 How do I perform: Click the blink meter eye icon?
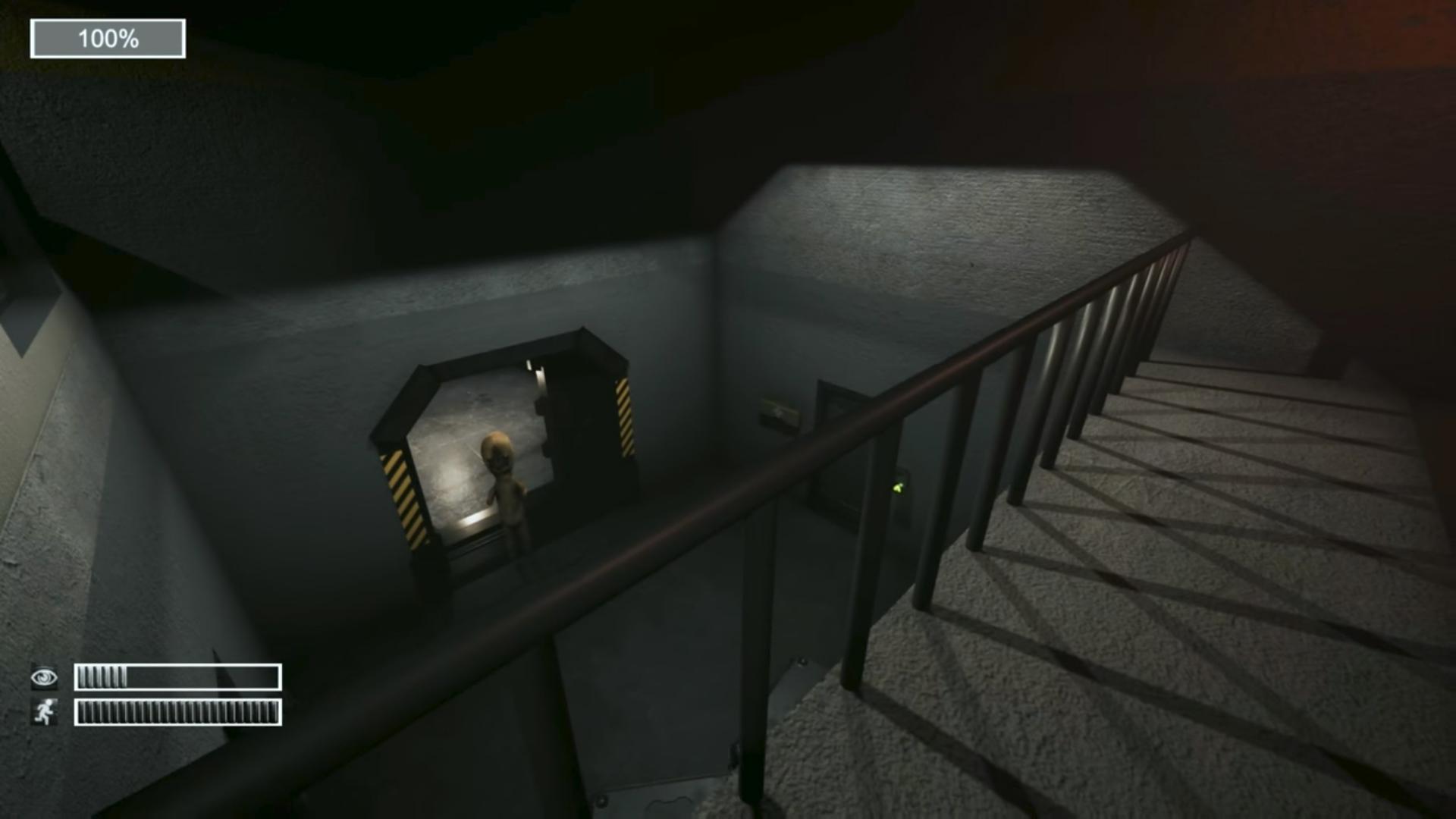[44, 679]
